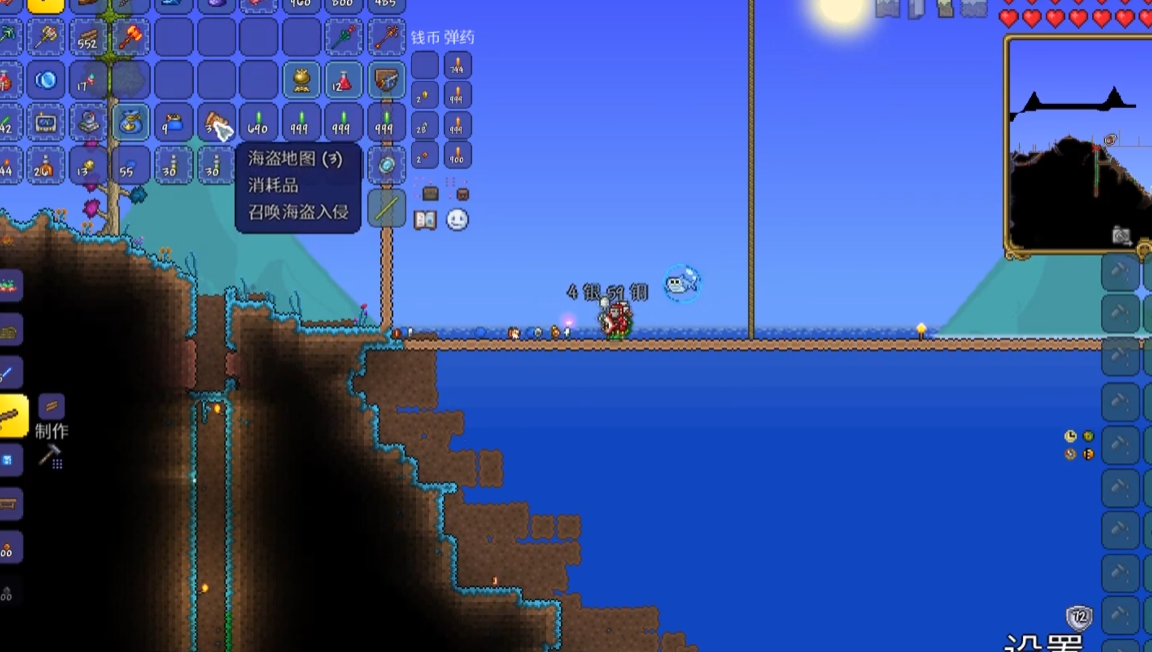Click the defense shield icon
Viewport: 1152px width, 652px height.
(x=1079, y=617)
